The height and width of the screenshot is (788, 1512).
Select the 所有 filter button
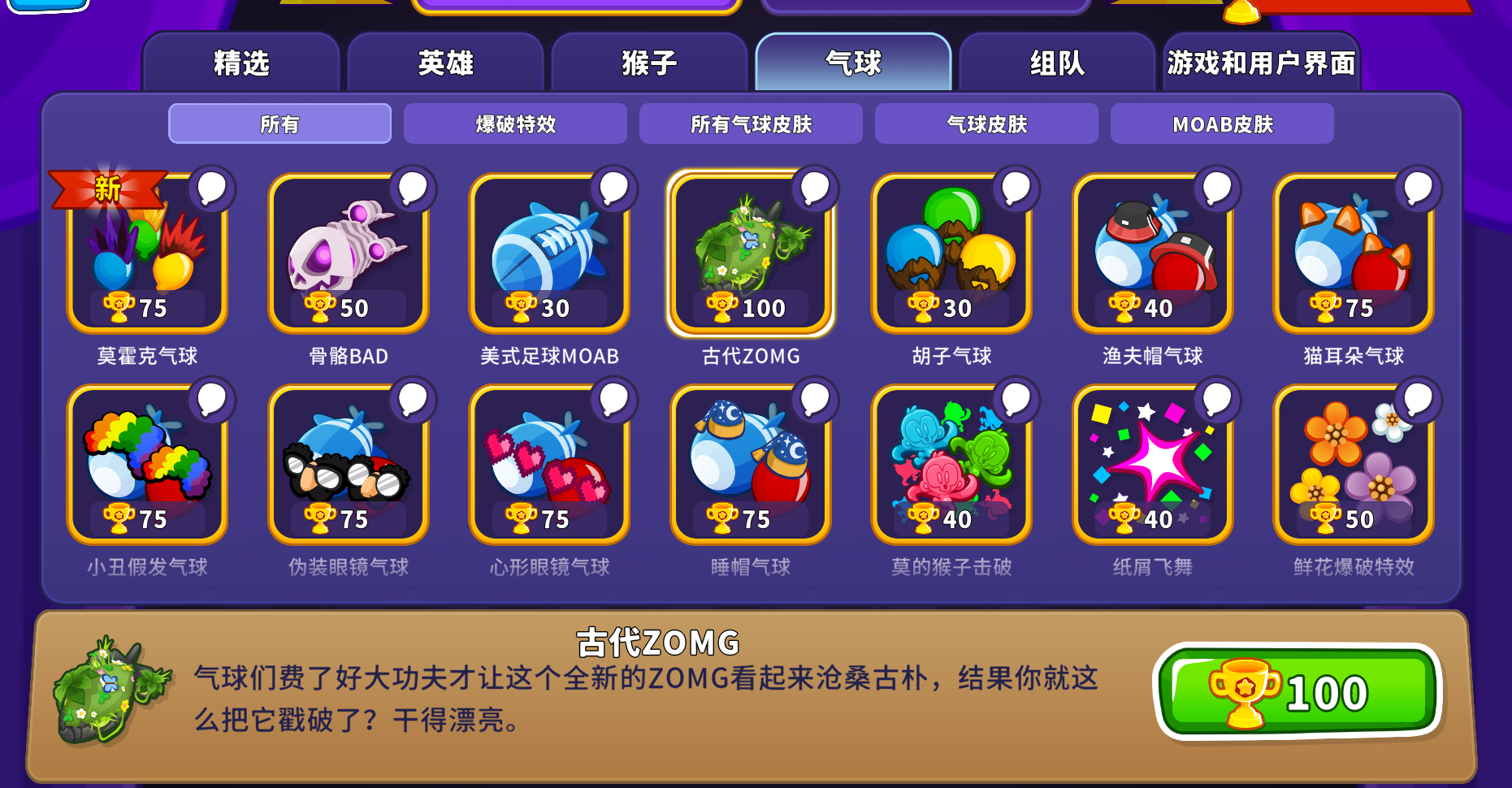pyautogui.click(x=279, y=123)
